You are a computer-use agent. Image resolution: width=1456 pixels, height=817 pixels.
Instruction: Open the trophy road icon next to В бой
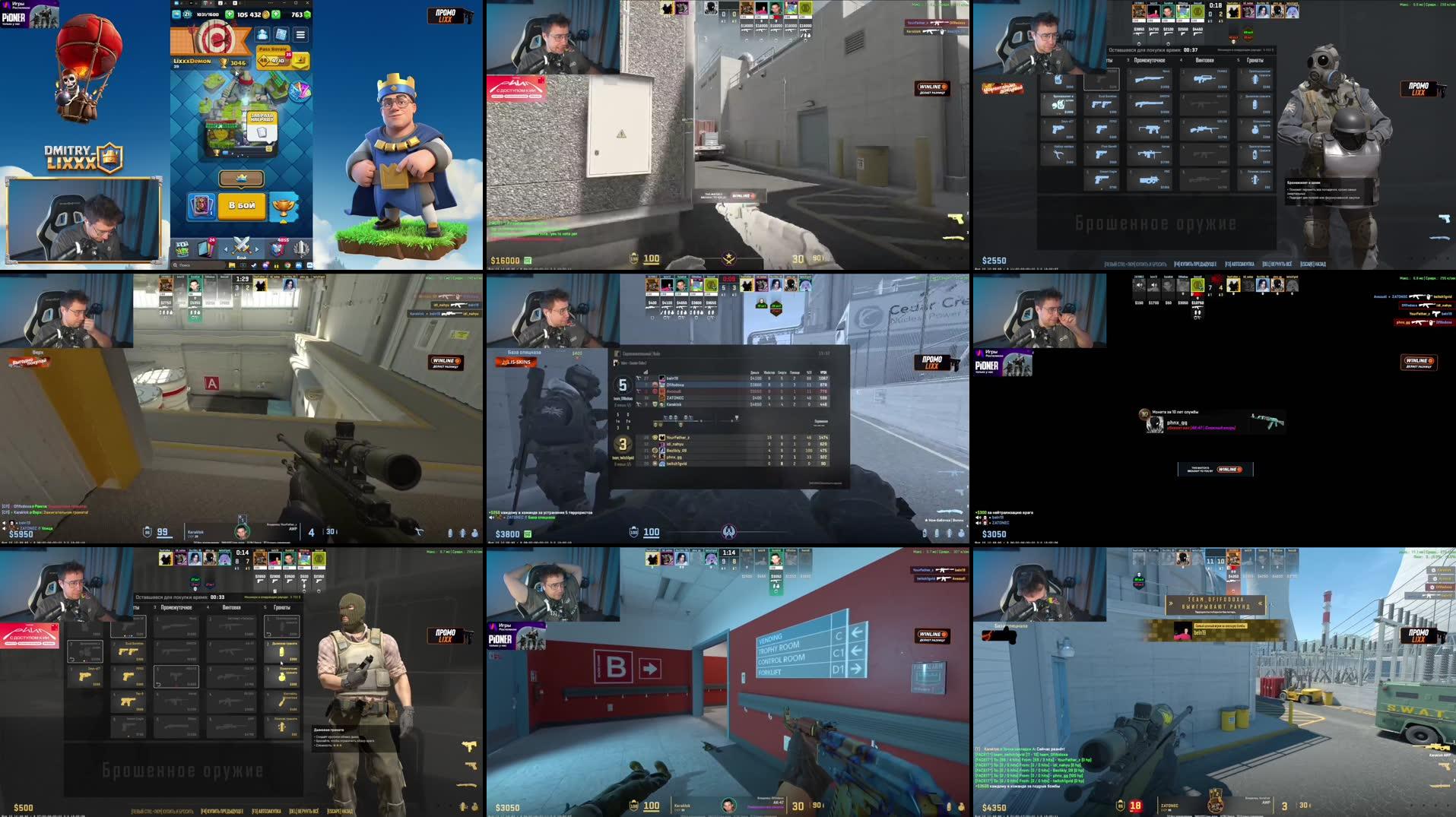point(284,204)
